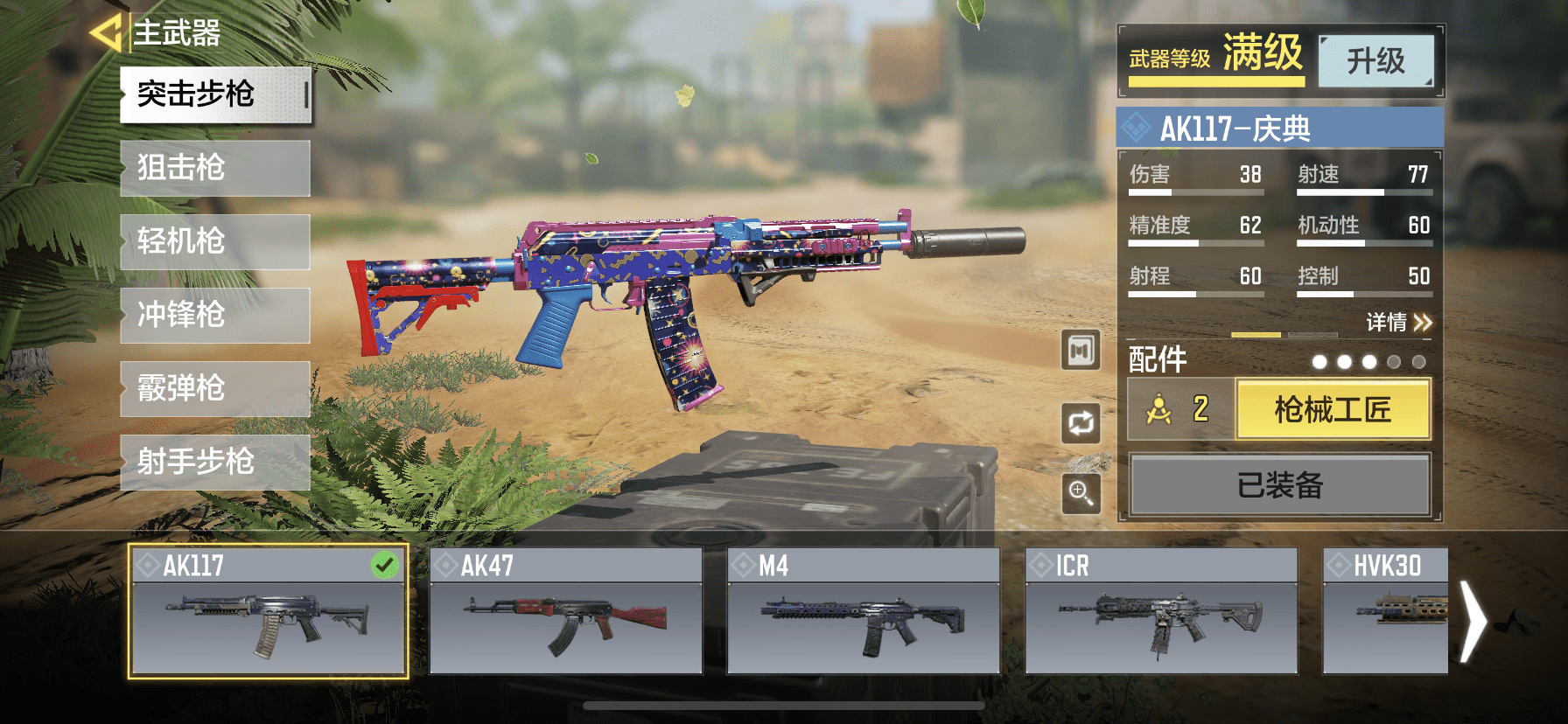
Task: Click the 已装备 equipped button
Action: [1279, 484]
